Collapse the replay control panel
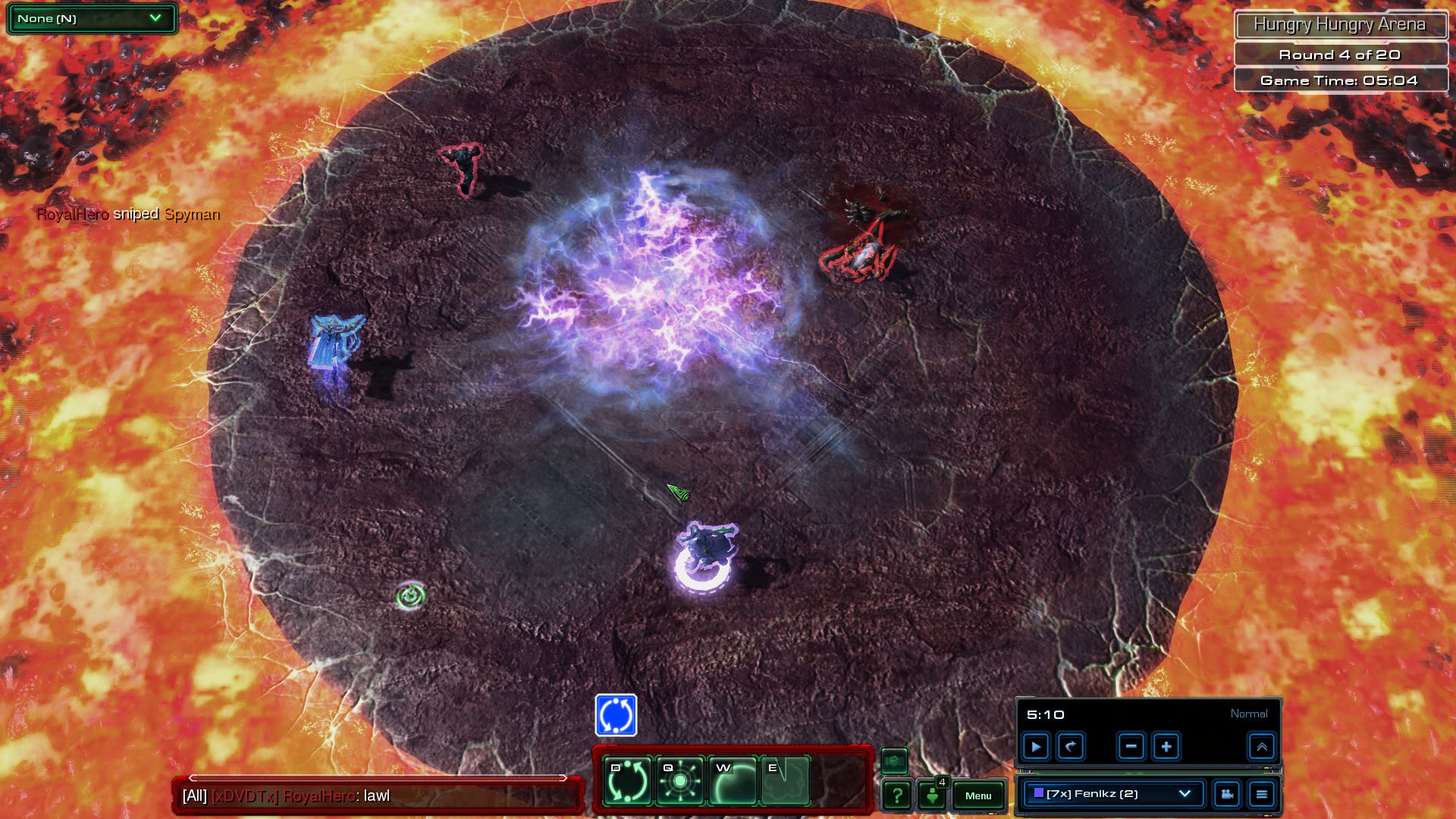 [1262, 747]
